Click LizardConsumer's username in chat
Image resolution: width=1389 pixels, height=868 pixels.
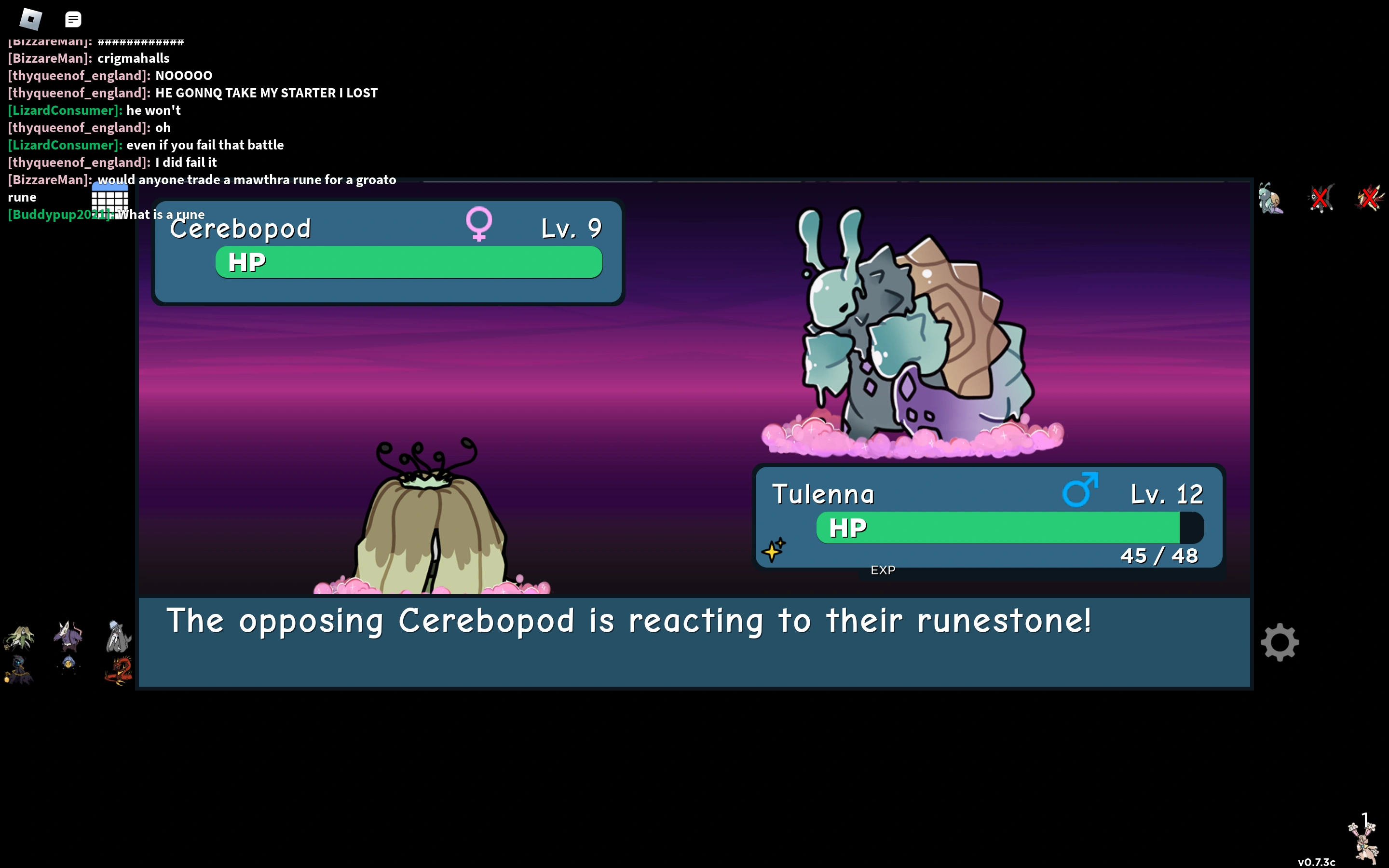point(63,110)
